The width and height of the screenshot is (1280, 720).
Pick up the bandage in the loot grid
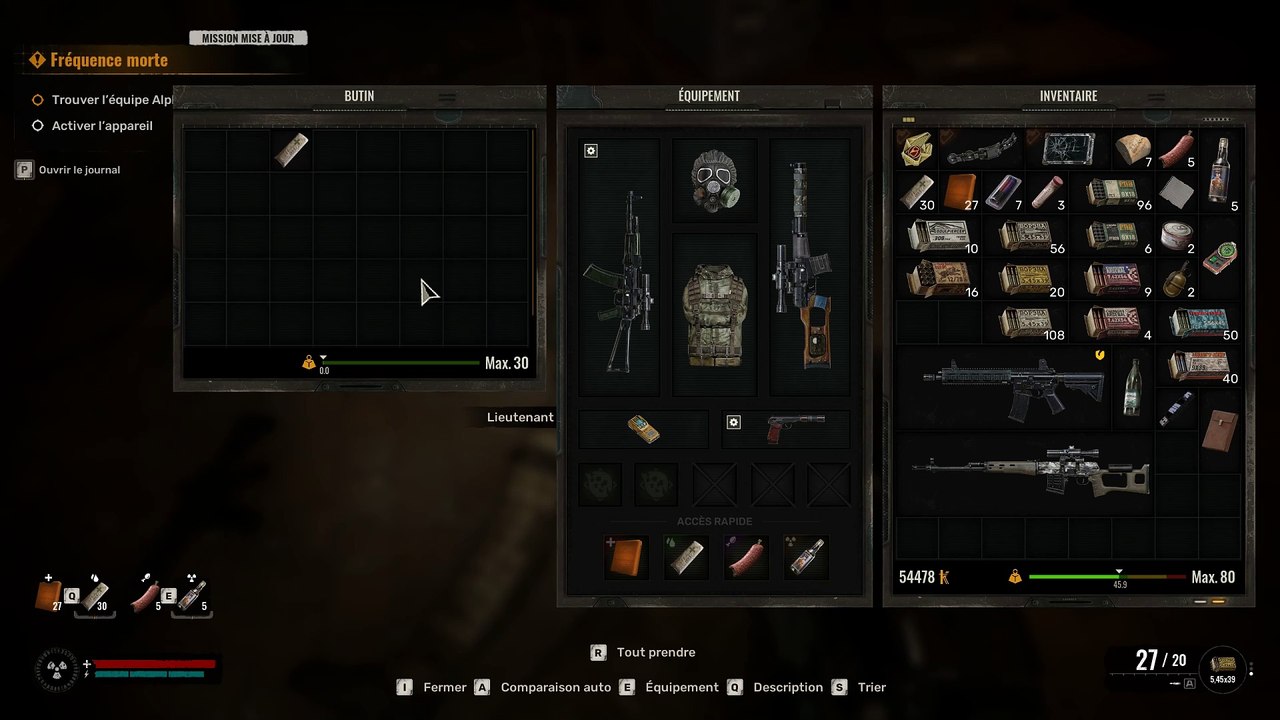pos(292,150)
